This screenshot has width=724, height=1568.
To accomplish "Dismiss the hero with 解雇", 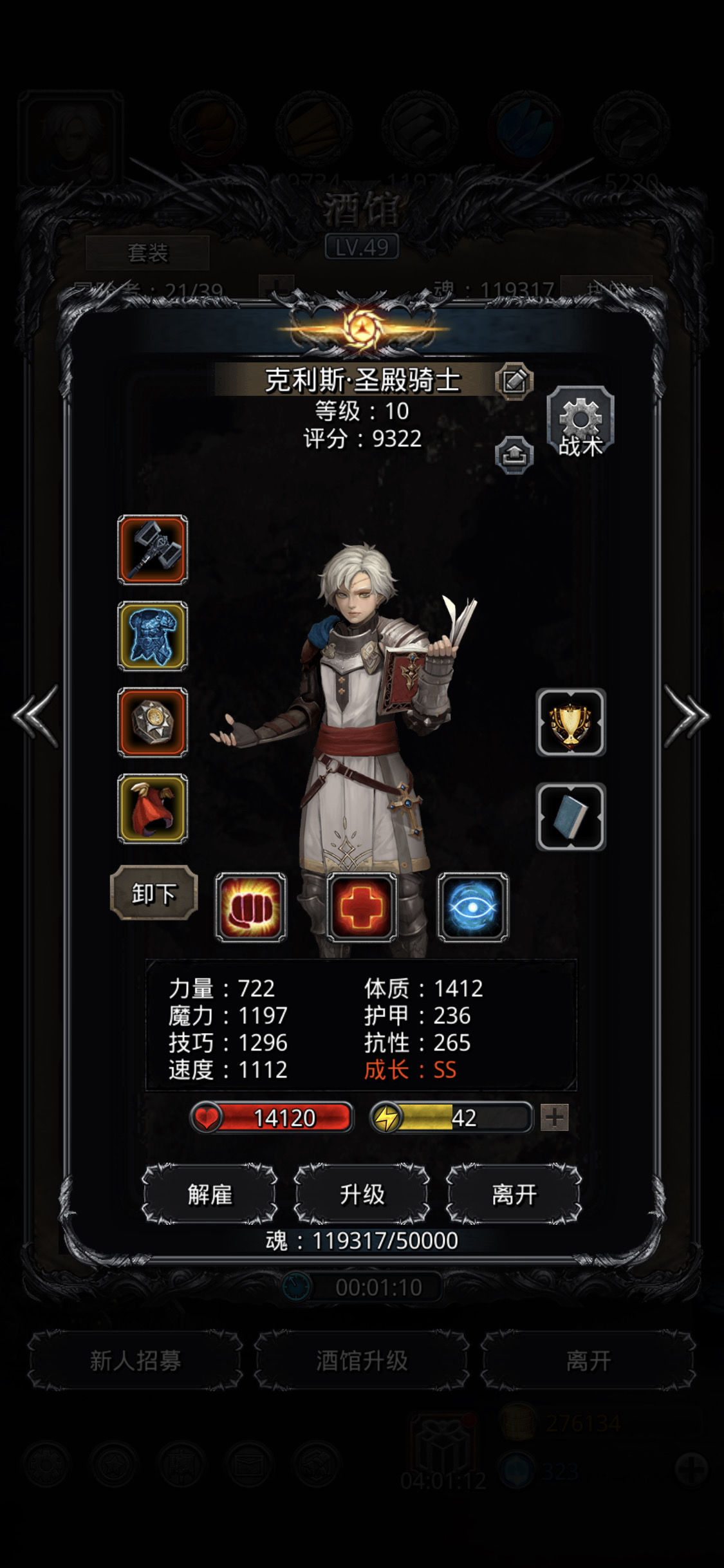I will point(210,1194).
